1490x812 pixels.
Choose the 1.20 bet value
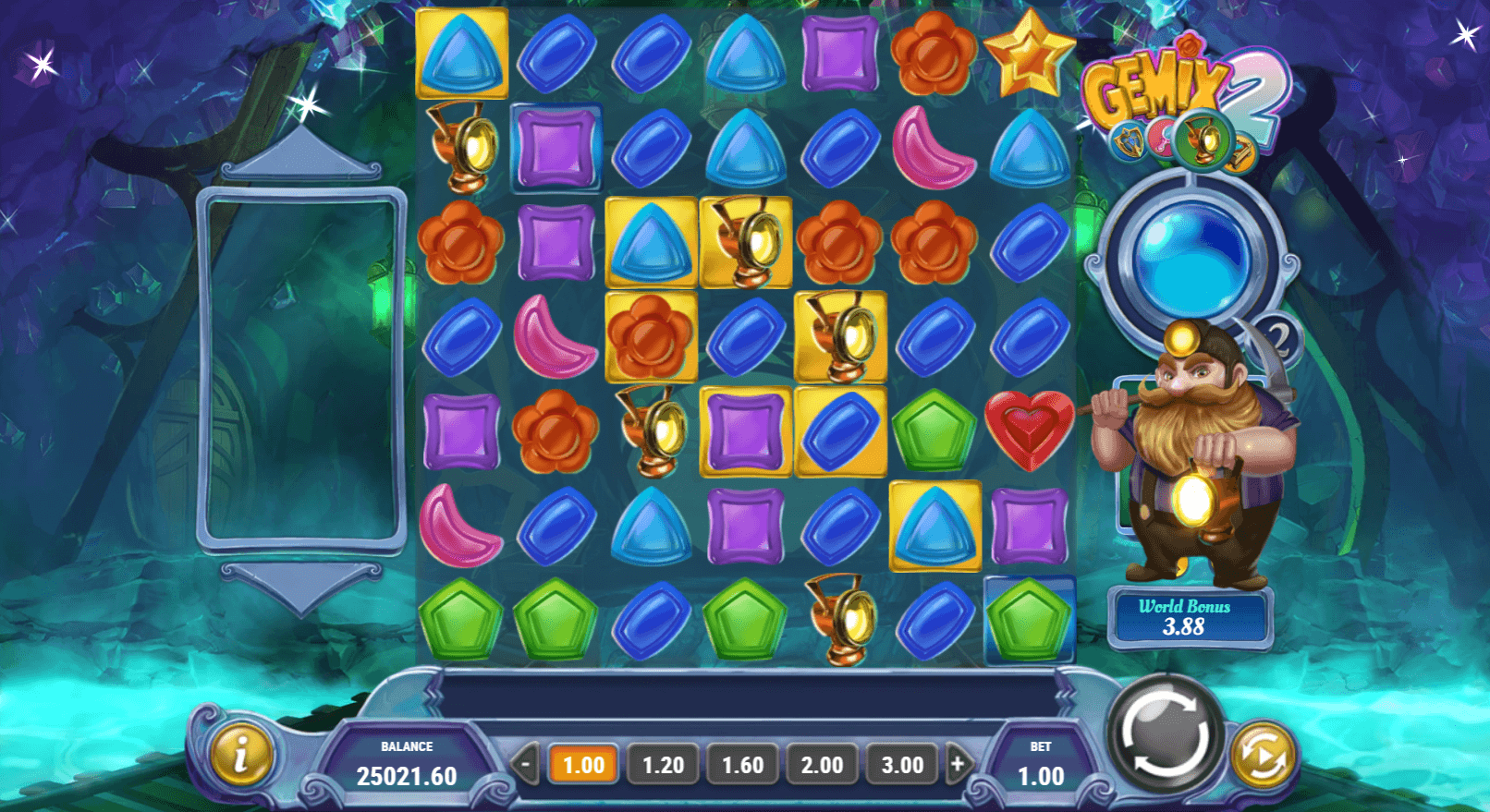coord(663,765)
